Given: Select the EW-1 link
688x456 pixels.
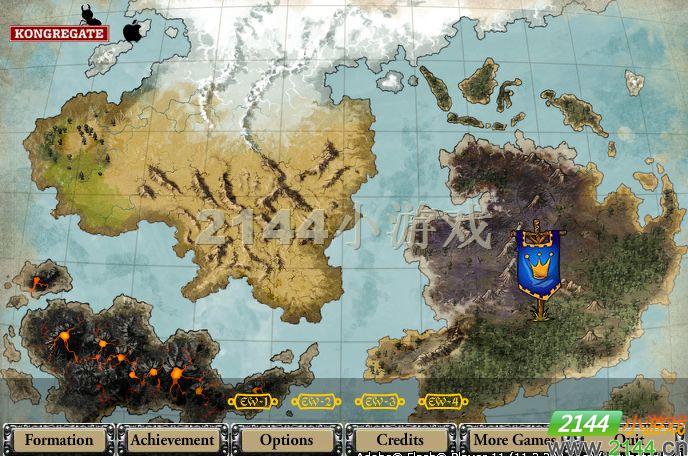Looking at the screenshot, I should click(x=250, y=402).
